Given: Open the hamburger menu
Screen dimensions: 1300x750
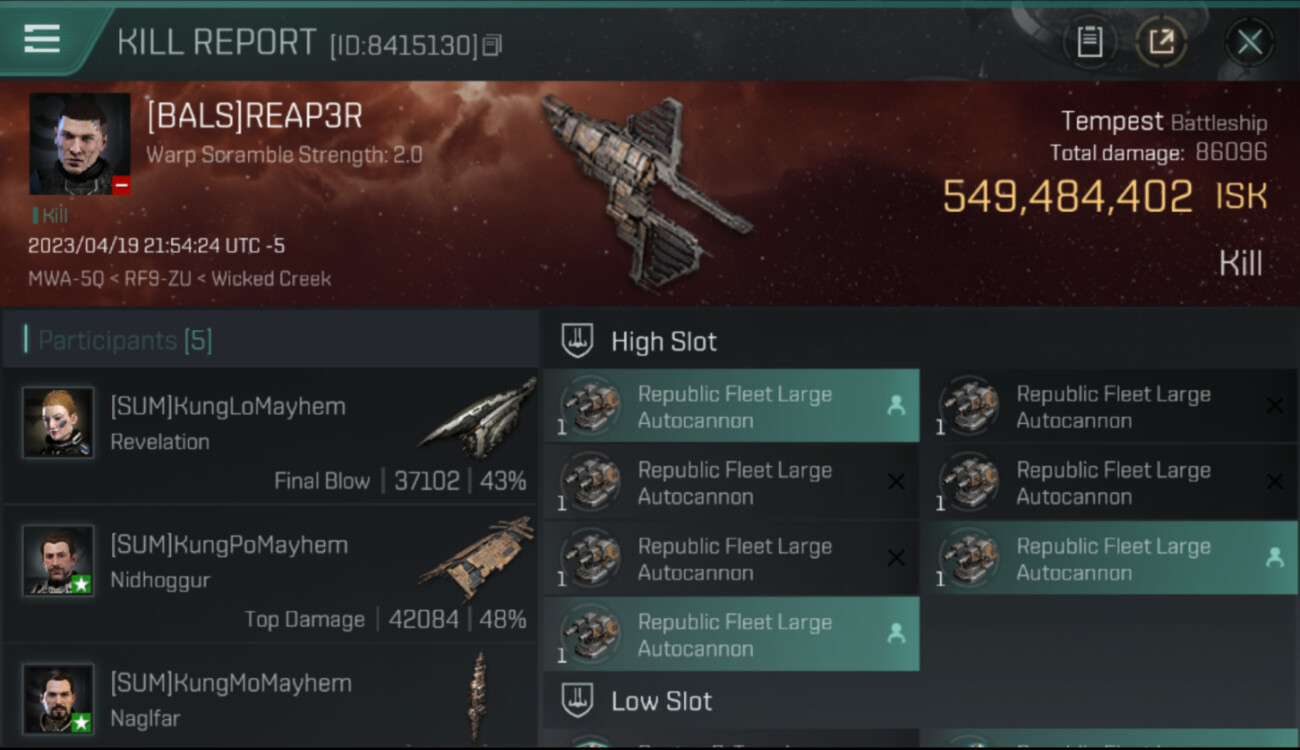Looking at the screenshot, I should click(42, 39).
